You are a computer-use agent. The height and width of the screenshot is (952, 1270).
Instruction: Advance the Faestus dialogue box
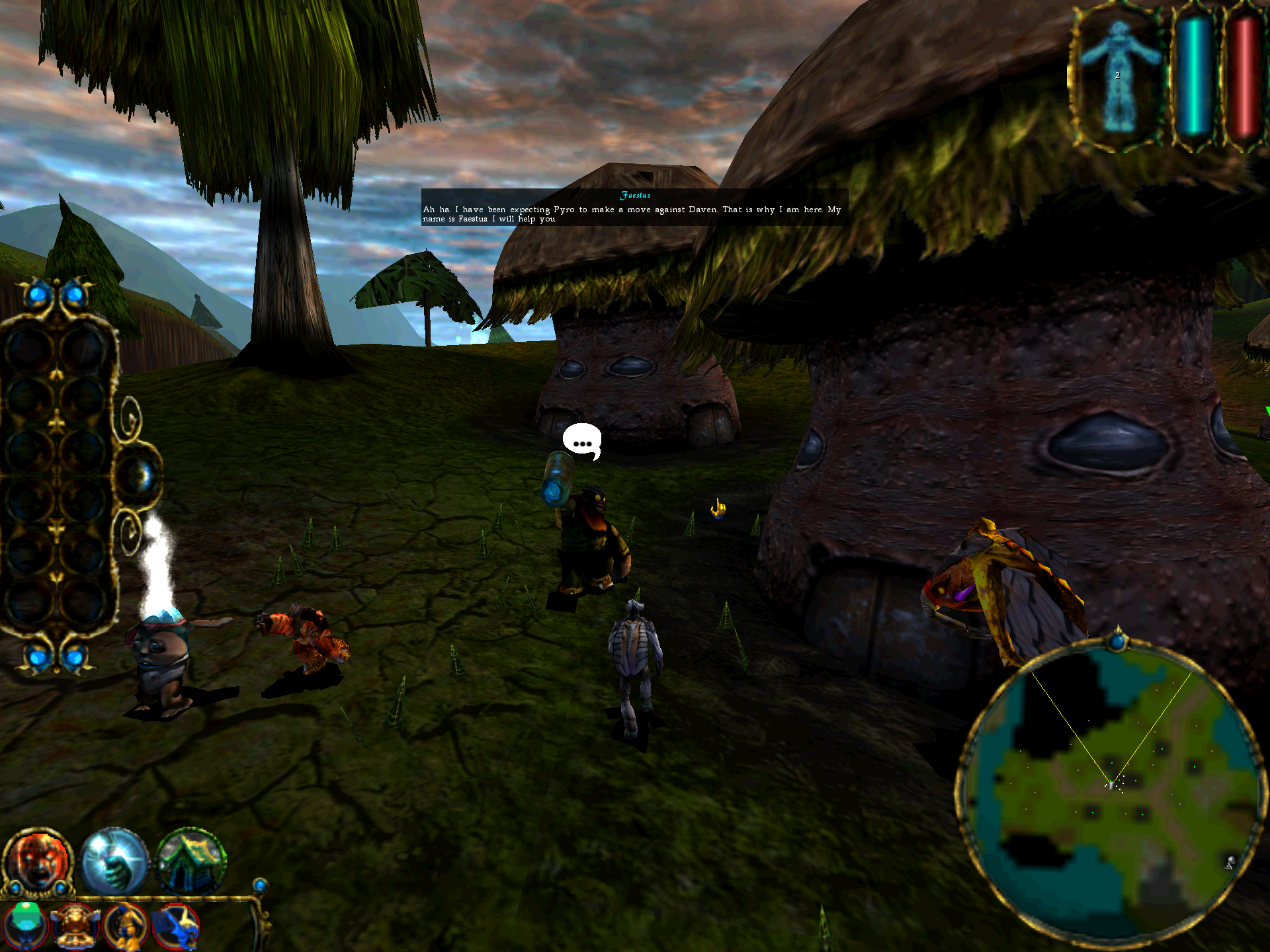pyautogui.click(x=634, y=208)
